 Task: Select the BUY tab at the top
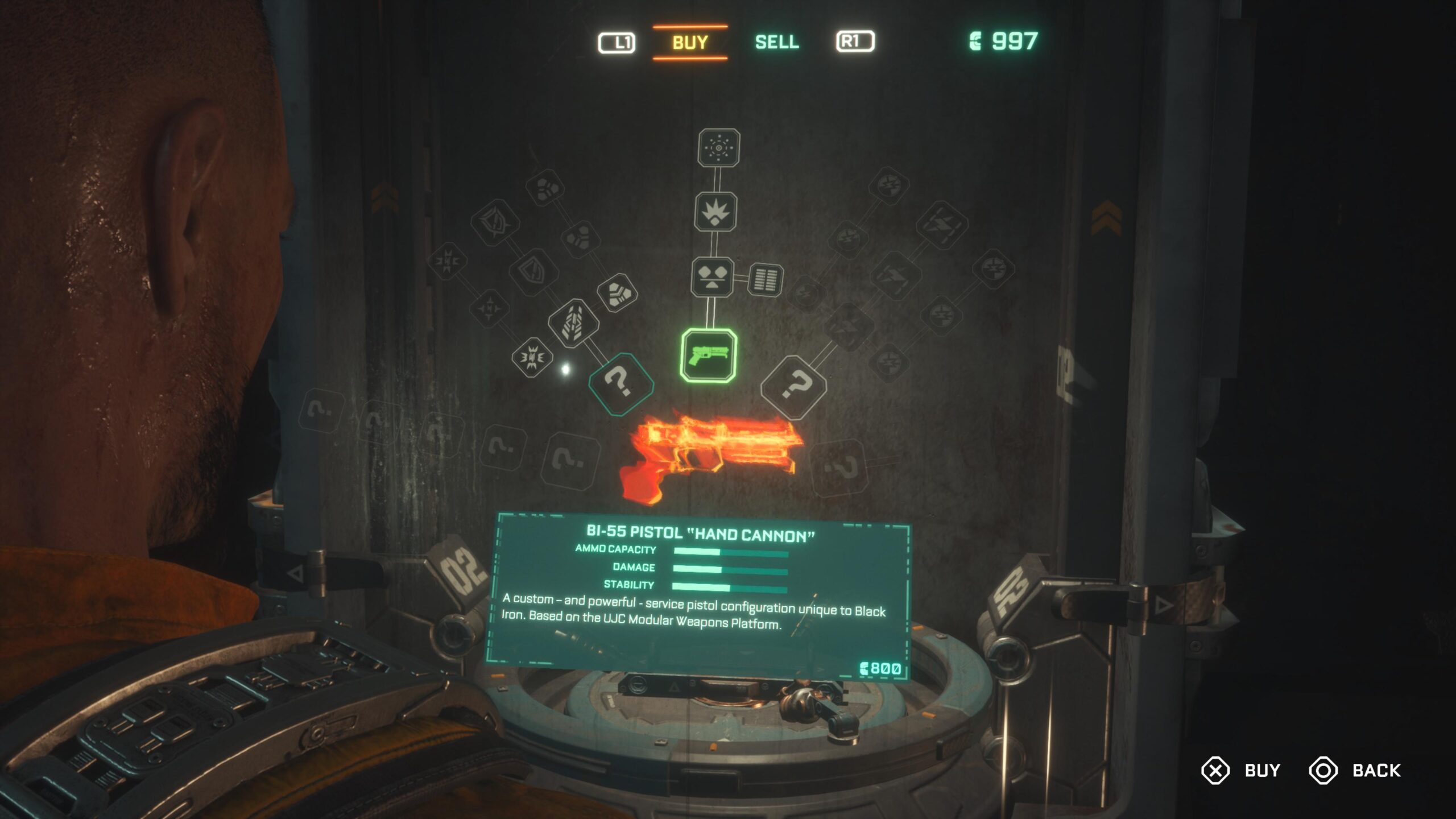690,42
